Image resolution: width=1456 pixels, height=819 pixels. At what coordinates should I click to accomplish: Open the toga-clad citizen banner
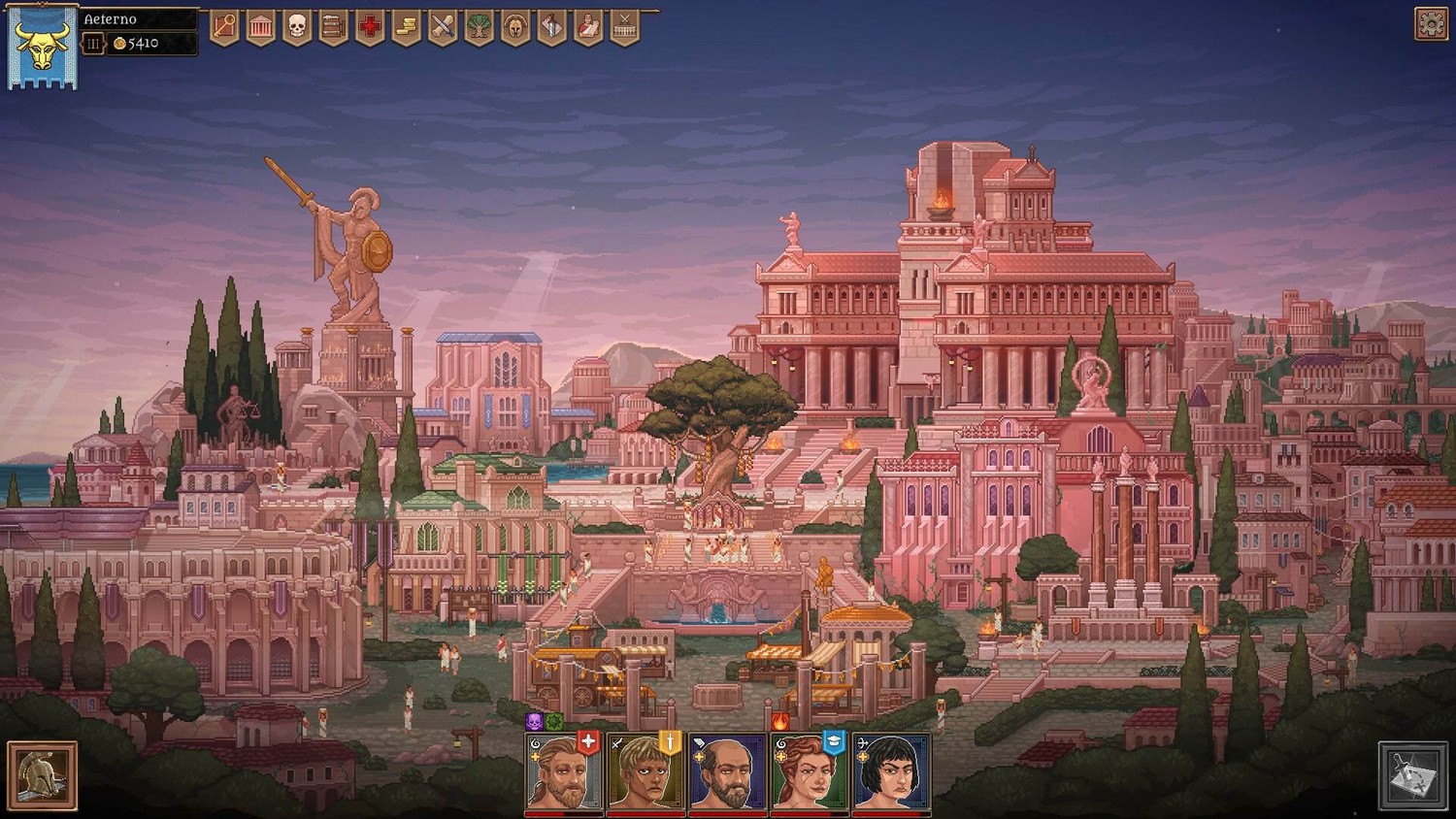pyautogui.click(x=588, y=27)
